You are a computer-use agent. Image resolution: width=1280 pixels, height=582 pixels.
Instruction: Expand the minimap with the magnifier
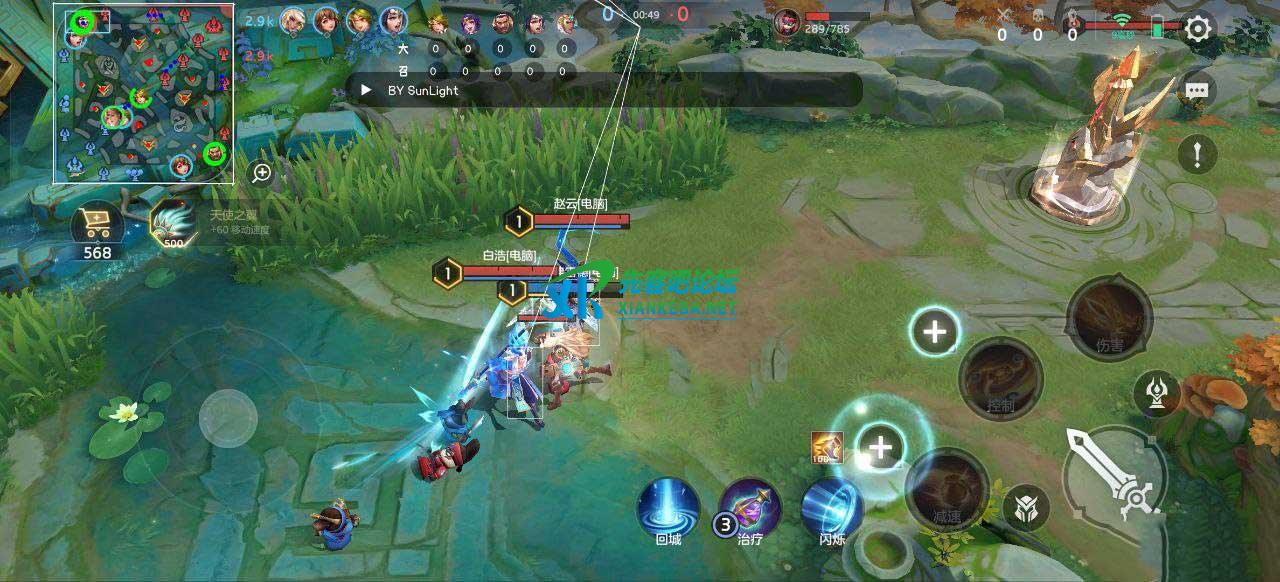click(x=261, y=173)
